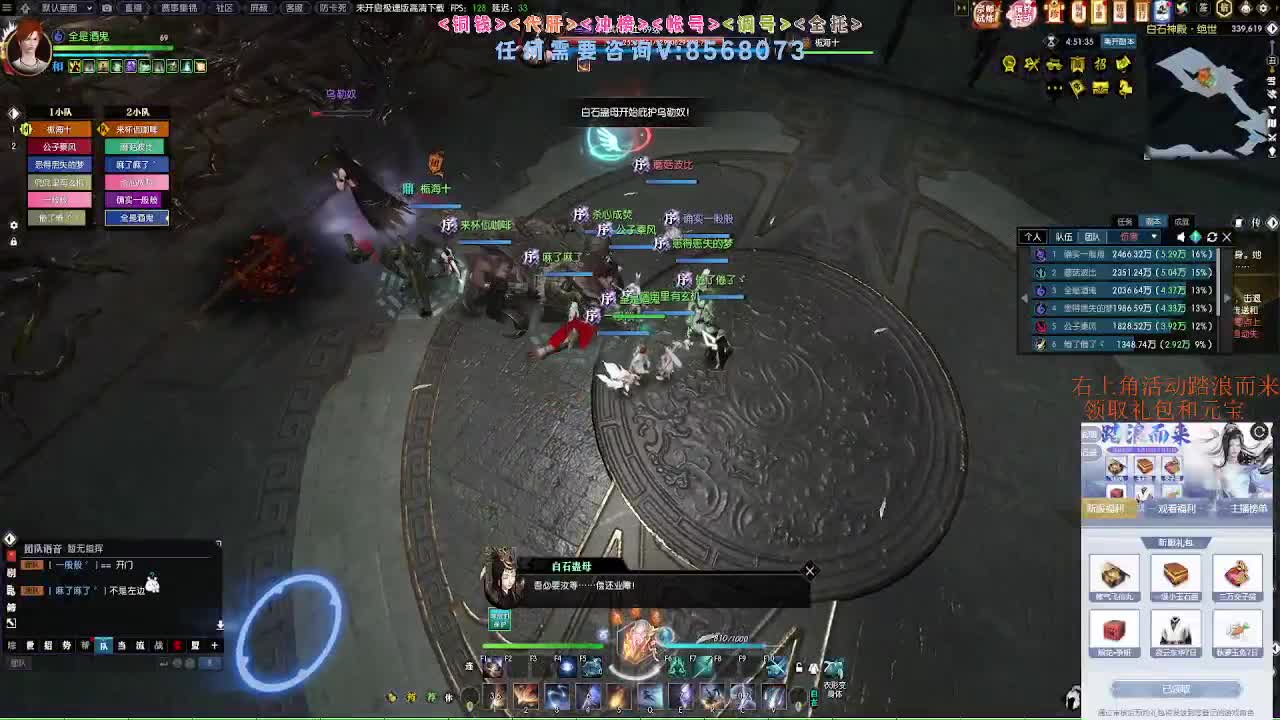Refresh the damage statistics panel
Viewport: 1280px width, 720px height.
(1212, 236)
